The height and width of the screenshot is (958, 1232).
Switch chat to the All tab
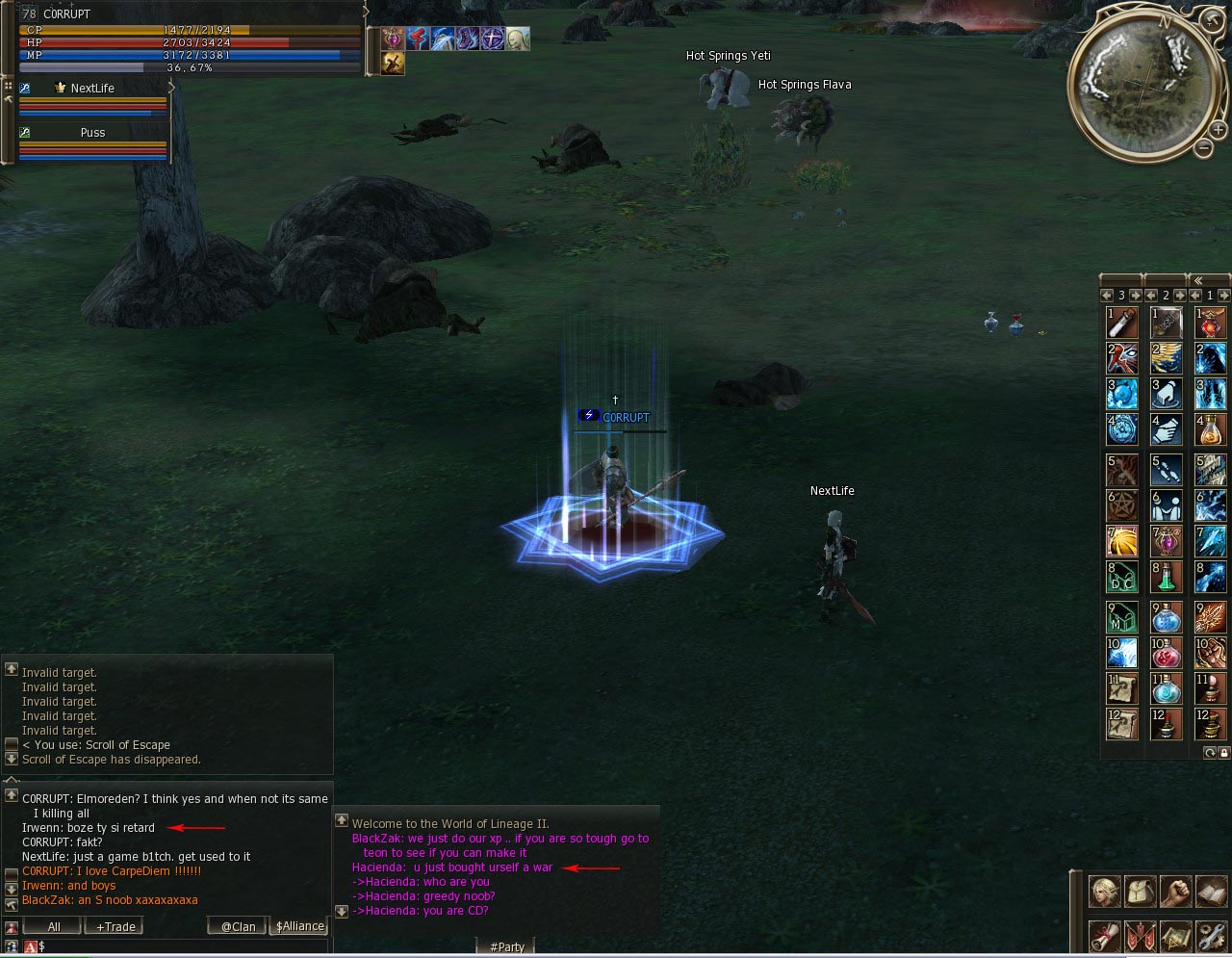pos(54,926)
